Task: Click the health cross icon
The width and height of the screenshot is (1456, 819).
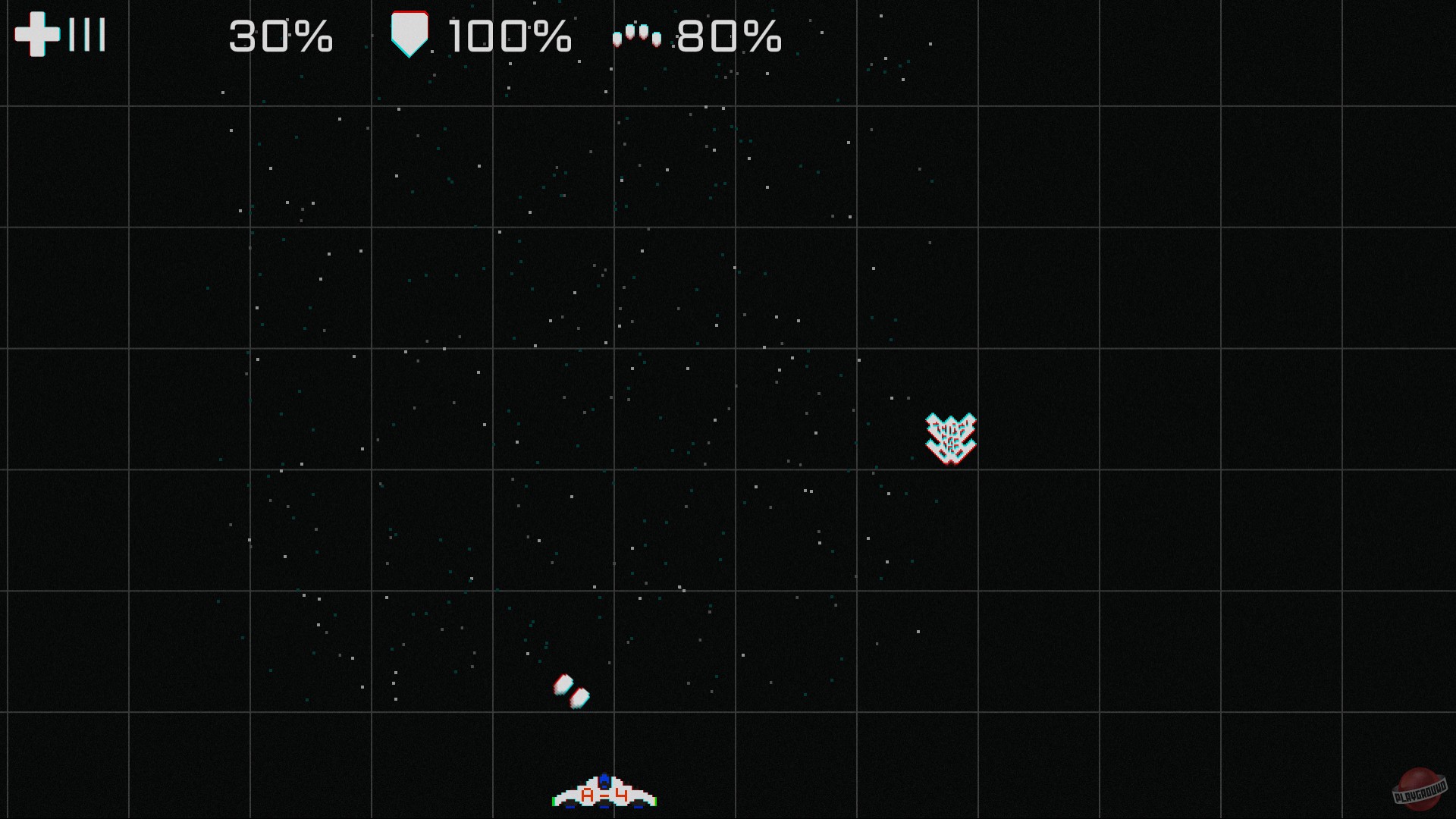Action: (x=36, y=33)
